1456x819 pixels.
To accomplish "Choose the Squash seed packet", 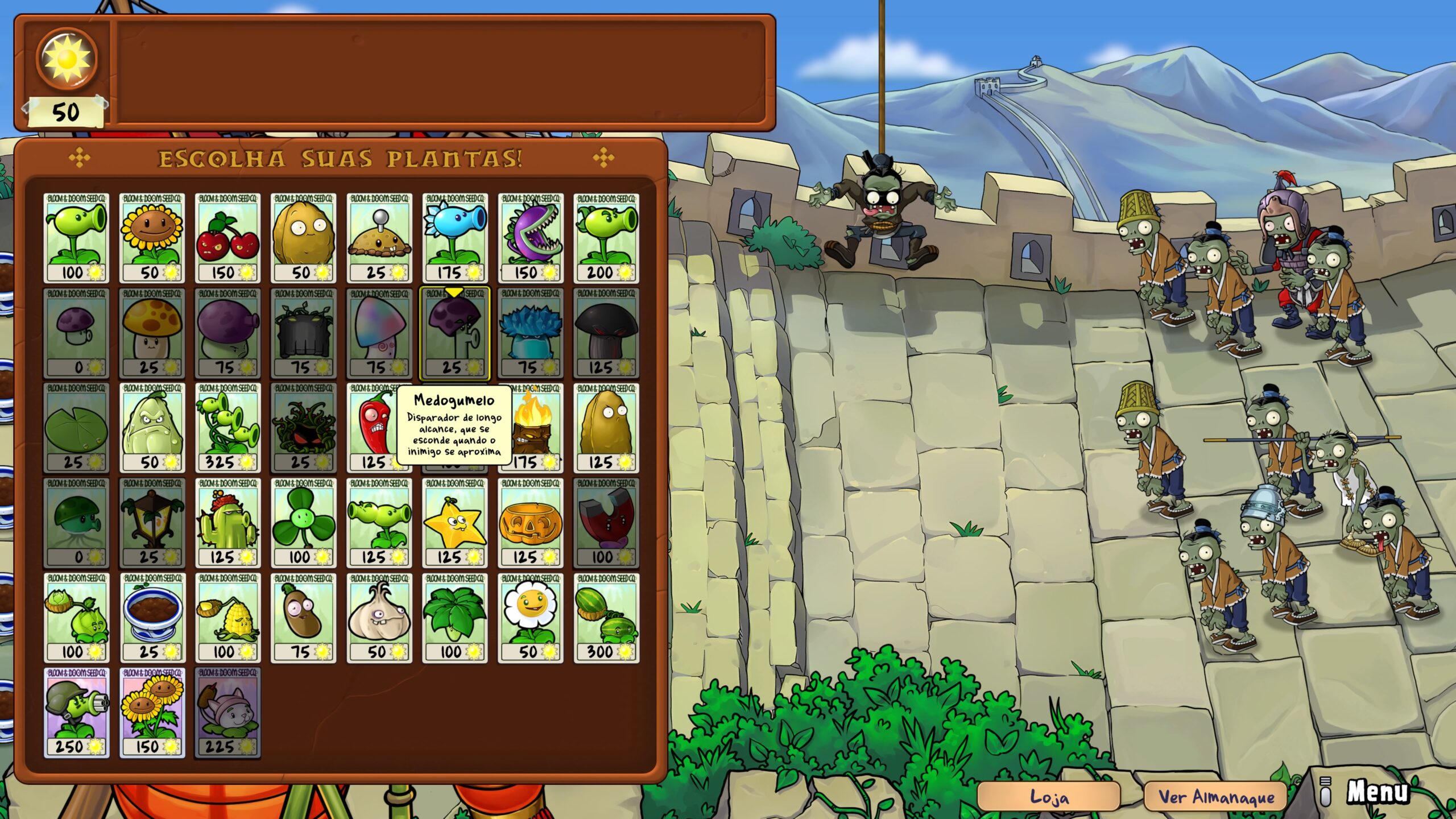I will 152,428.
